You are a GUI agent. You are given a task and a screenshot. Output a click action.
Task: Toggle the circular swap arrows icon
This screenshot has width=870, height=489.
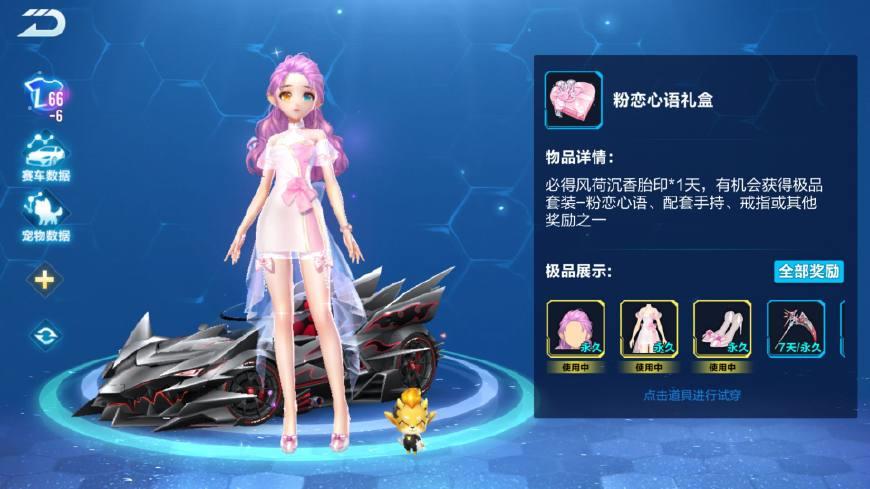tap(44, 334)
